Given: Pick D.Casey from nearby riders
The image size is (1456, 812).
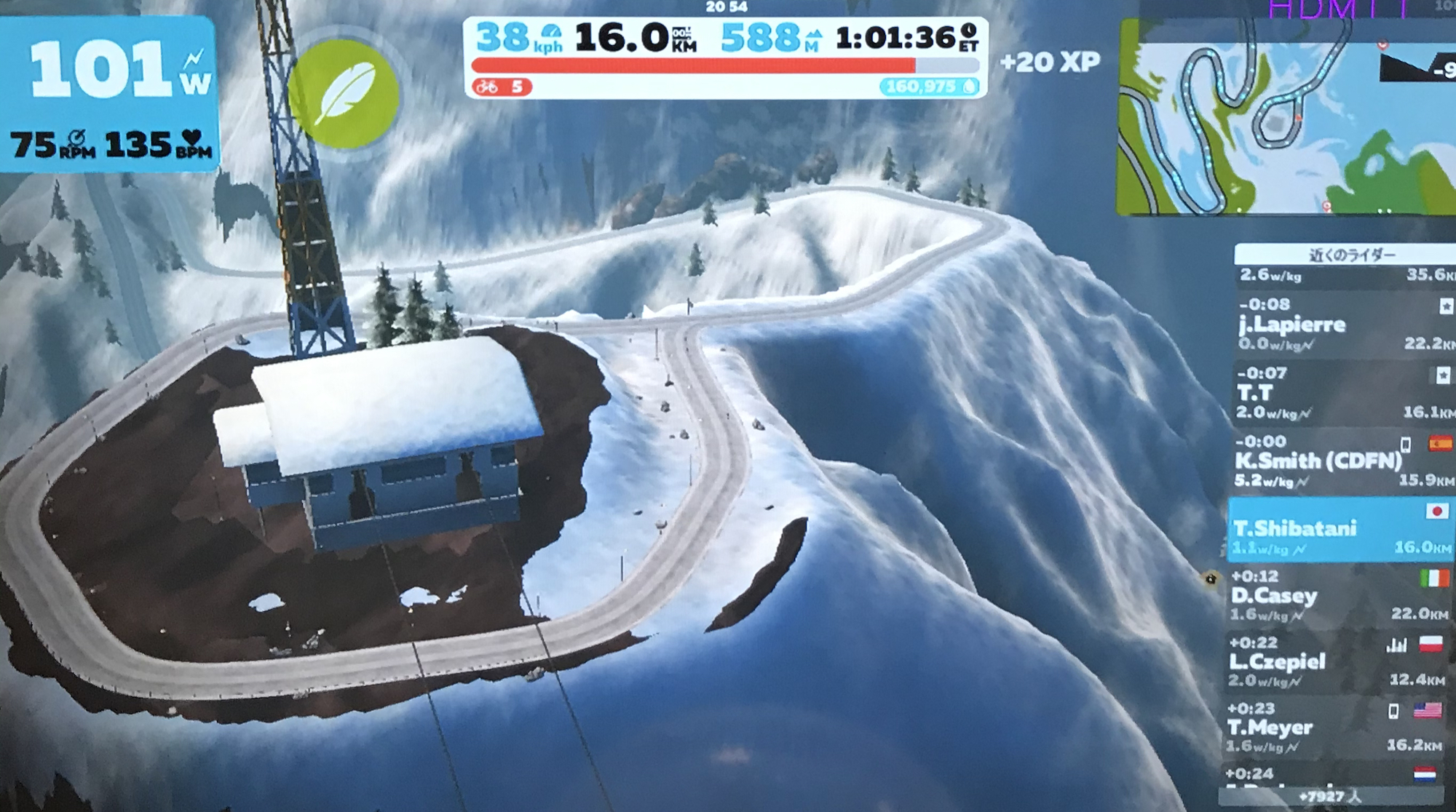Looking at the screenshot, I should point(1340,597).
